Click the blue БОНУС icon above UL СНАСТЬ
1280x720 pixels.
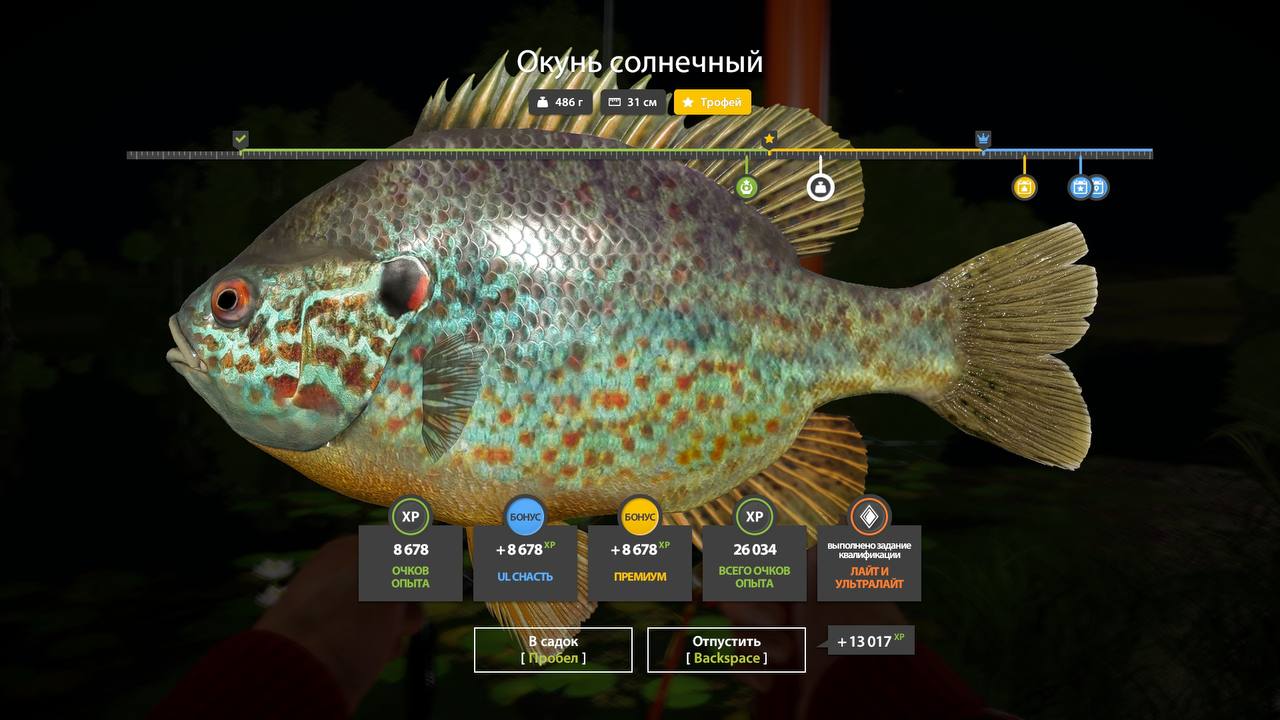(525, 517)
